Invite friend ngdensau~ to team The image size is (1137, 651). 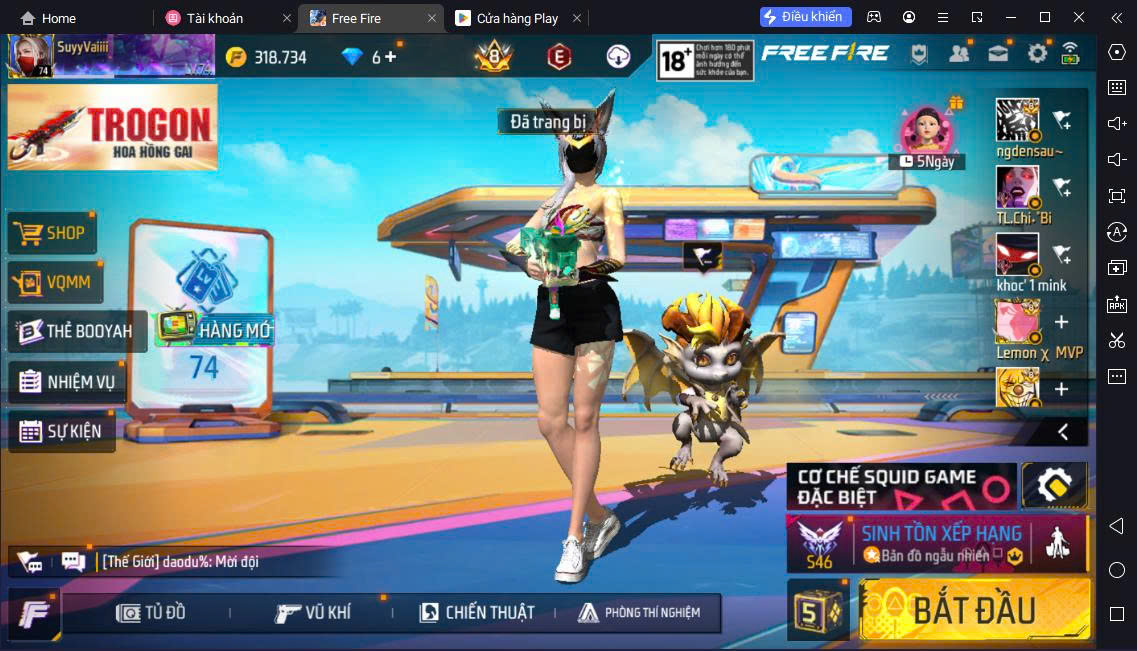coord(1062,121)
